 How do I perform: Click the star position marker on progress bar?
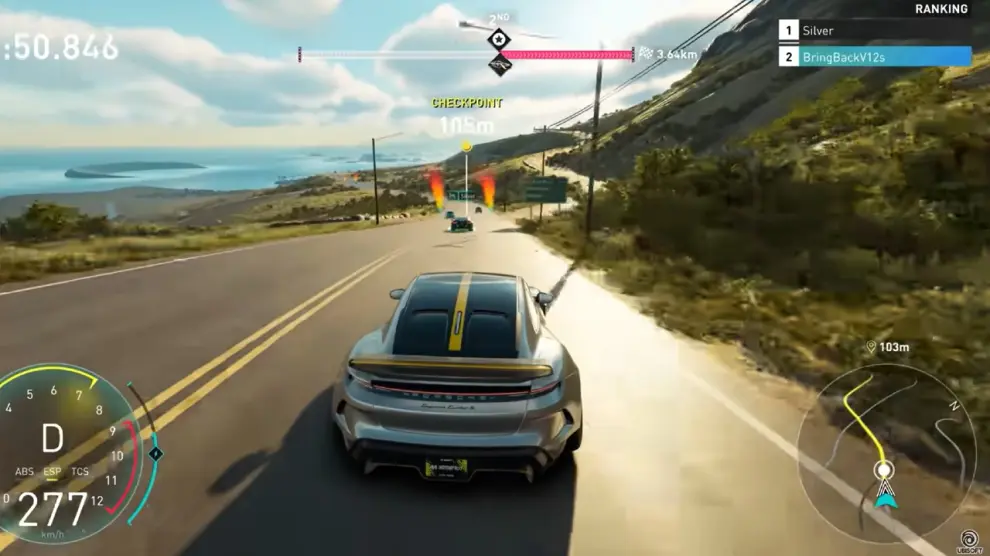coord(499,39)
